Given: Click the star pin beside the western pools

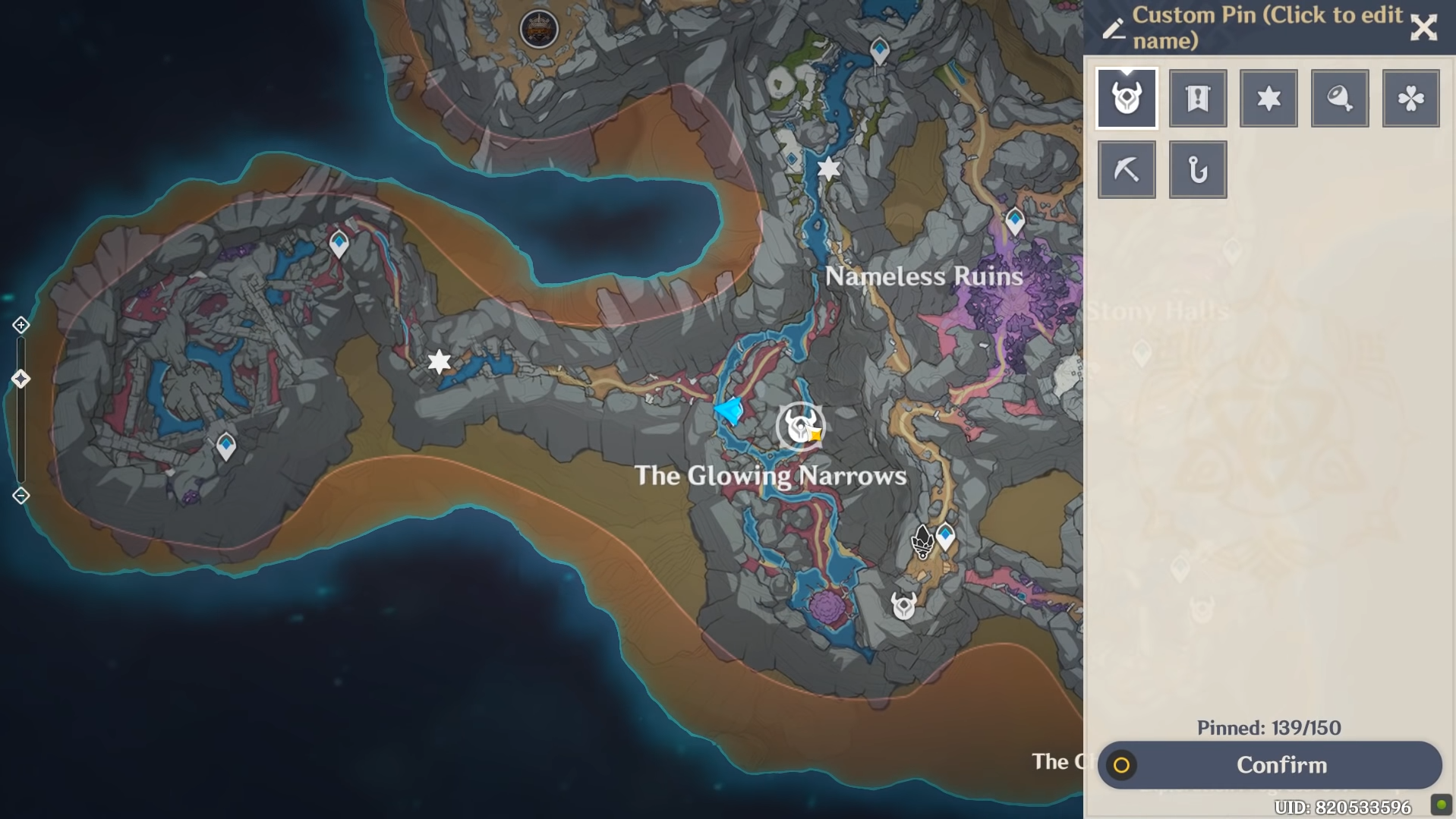Looking at the screenshot, I should (439, 361).
